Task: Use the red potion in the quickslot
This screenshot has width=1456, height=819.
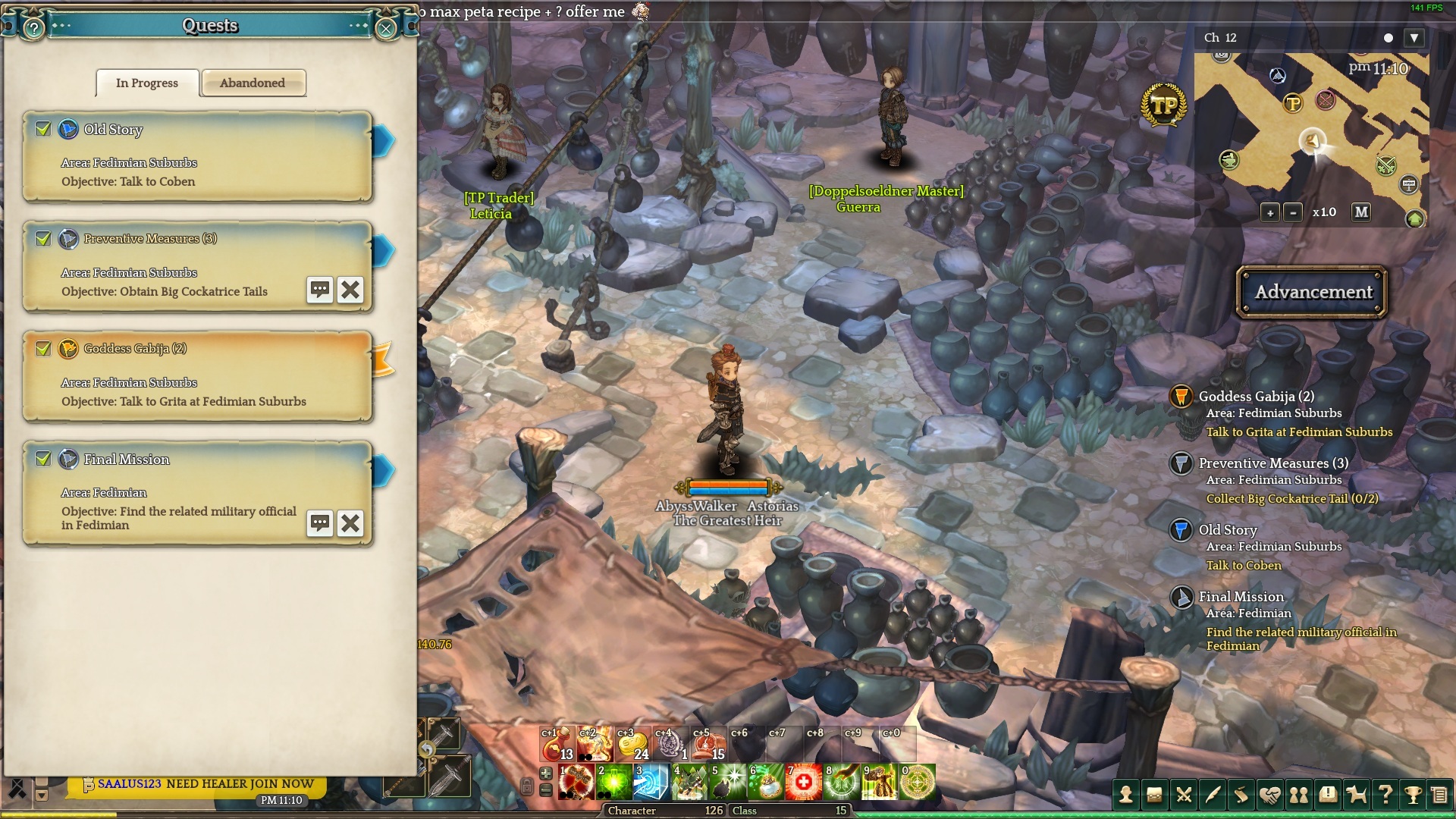Action: coord(557,745)
